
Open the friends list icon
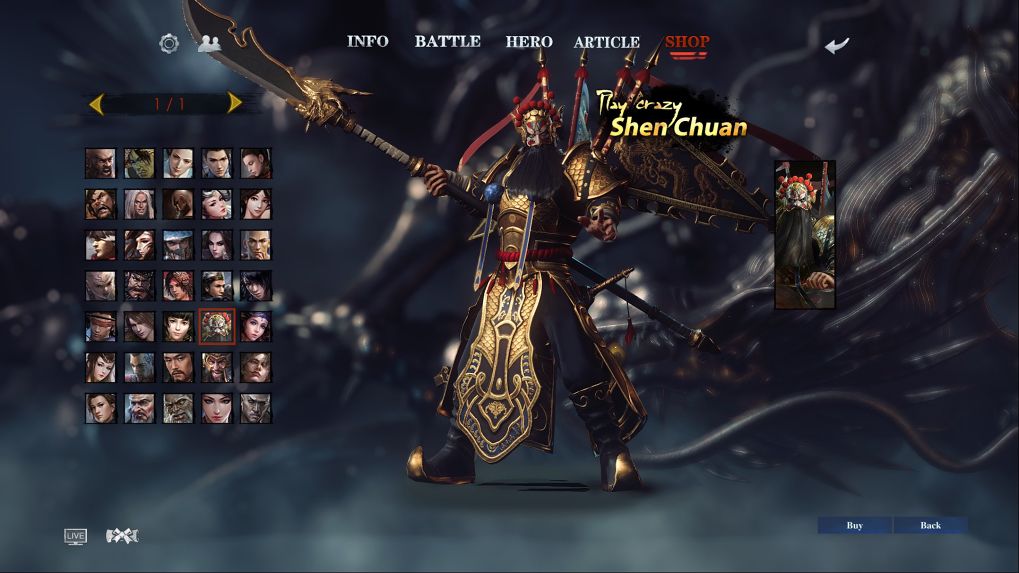pyautogui.click(x=209, y=43)
